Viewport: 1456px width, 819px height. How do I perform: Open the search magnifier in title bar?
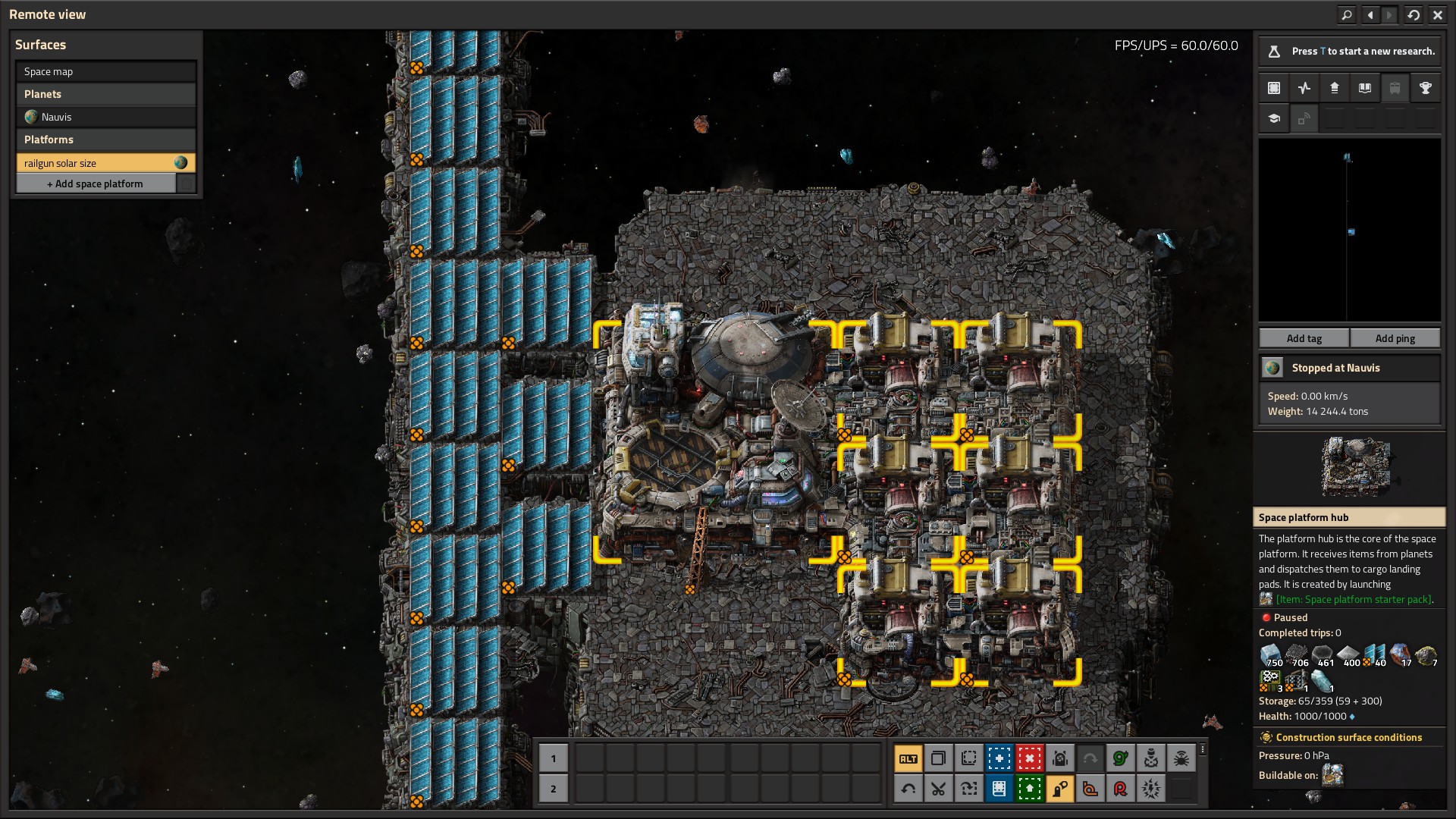point(1347,14)
